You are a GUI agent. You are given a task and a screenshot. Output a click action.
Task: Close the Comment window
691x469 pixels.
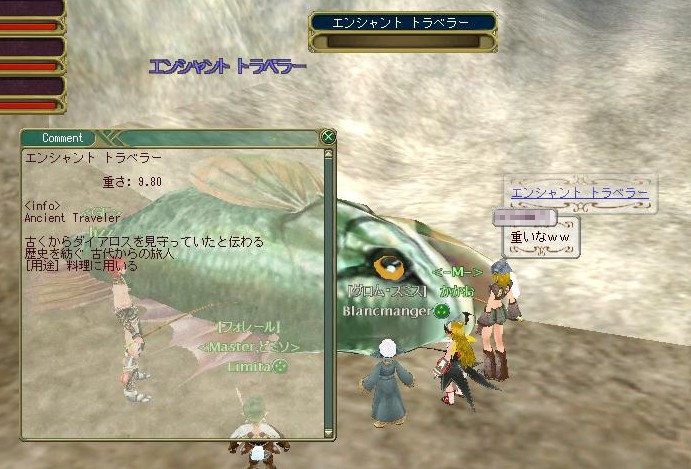[328, 137]
